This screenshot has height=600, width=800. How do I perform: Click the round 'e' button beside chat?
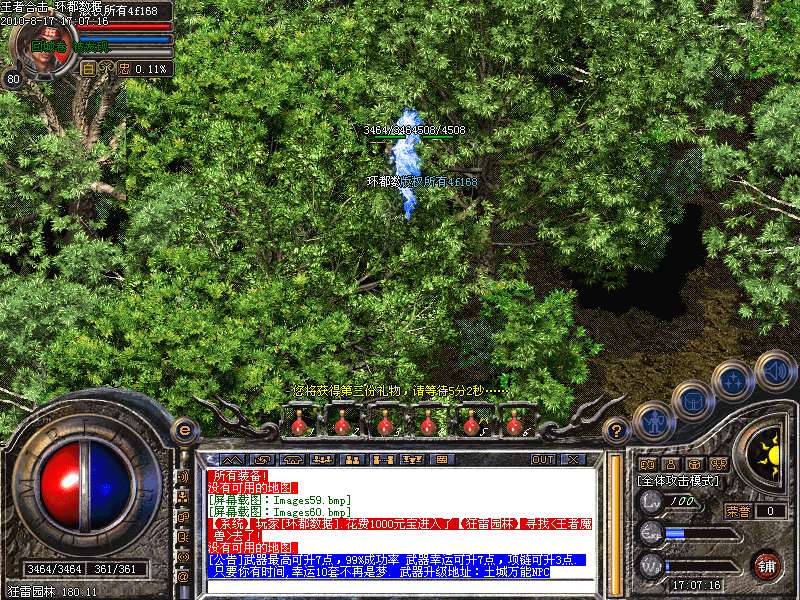pos(184,430)
